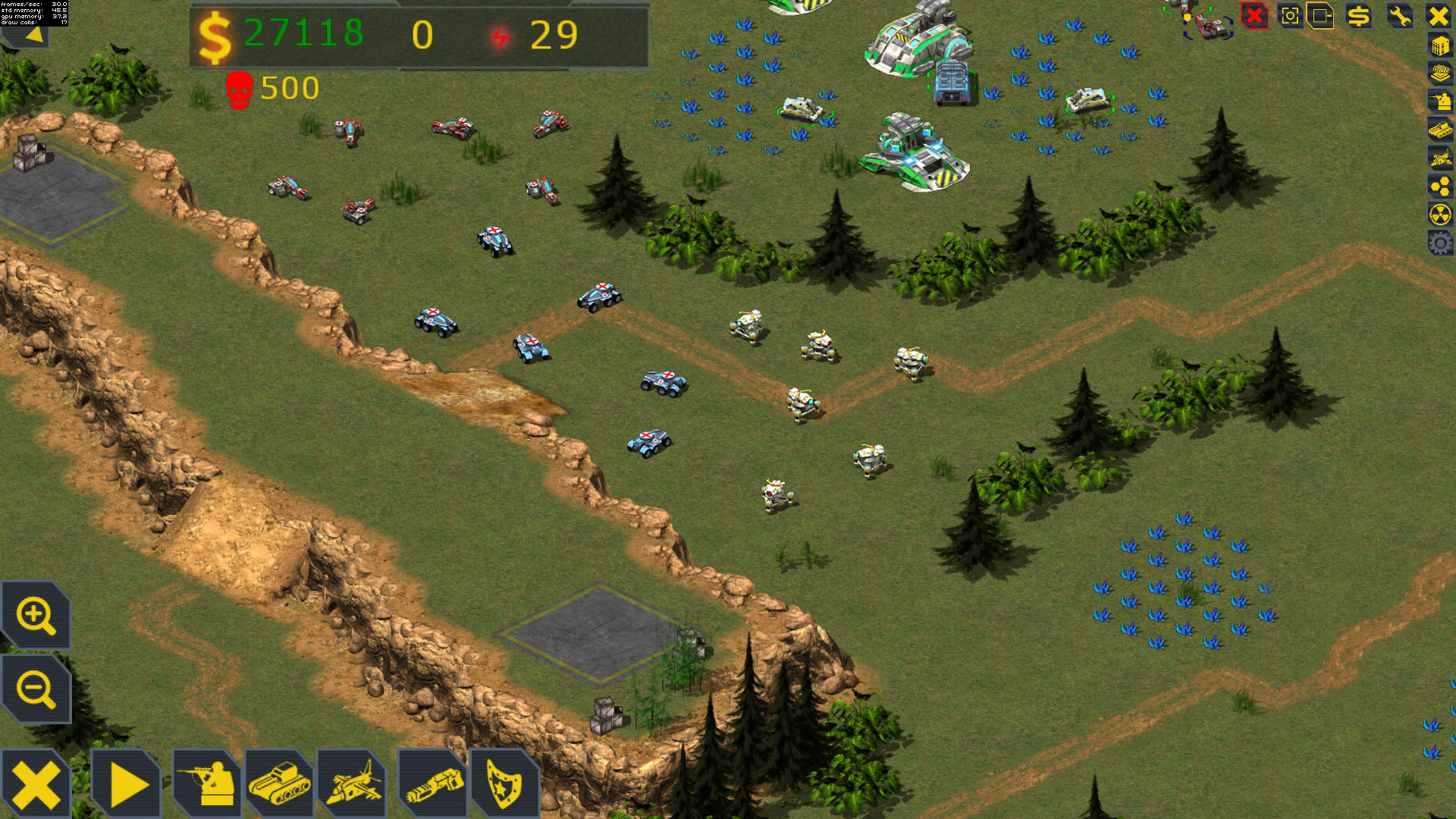
Task: Select the repair wrench tool
Action: click(x=1399, y=16)
